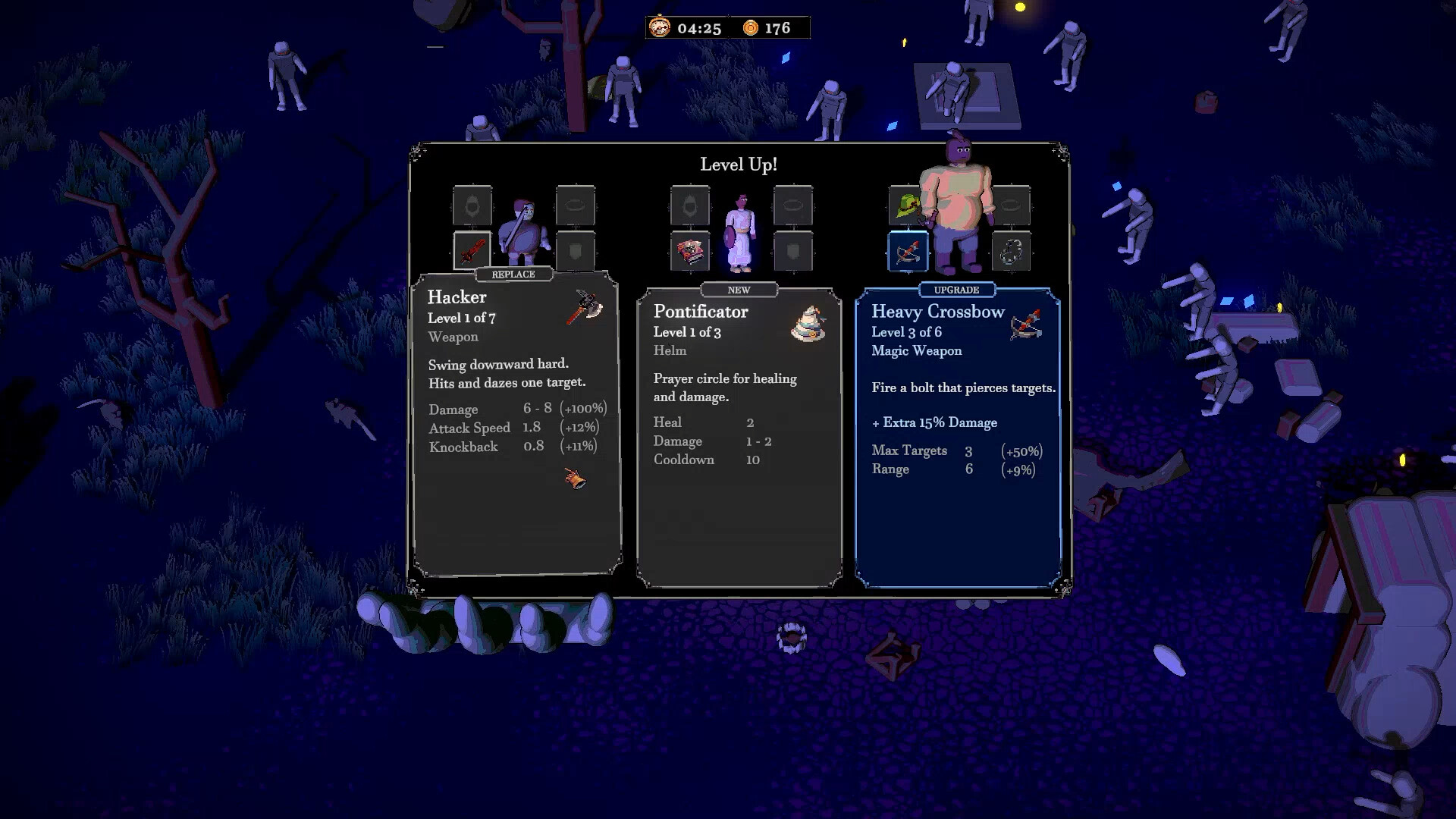
Task: Click the Hacker character portrait
Action: pyautogui.click(x=522, y=227)
